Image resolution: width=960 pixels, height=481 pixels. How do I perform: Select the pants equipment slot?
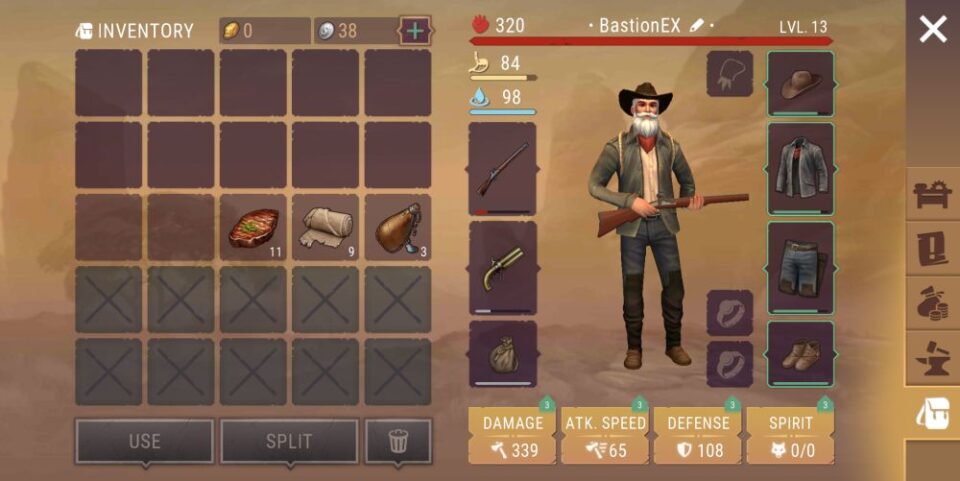pos(800,267)
